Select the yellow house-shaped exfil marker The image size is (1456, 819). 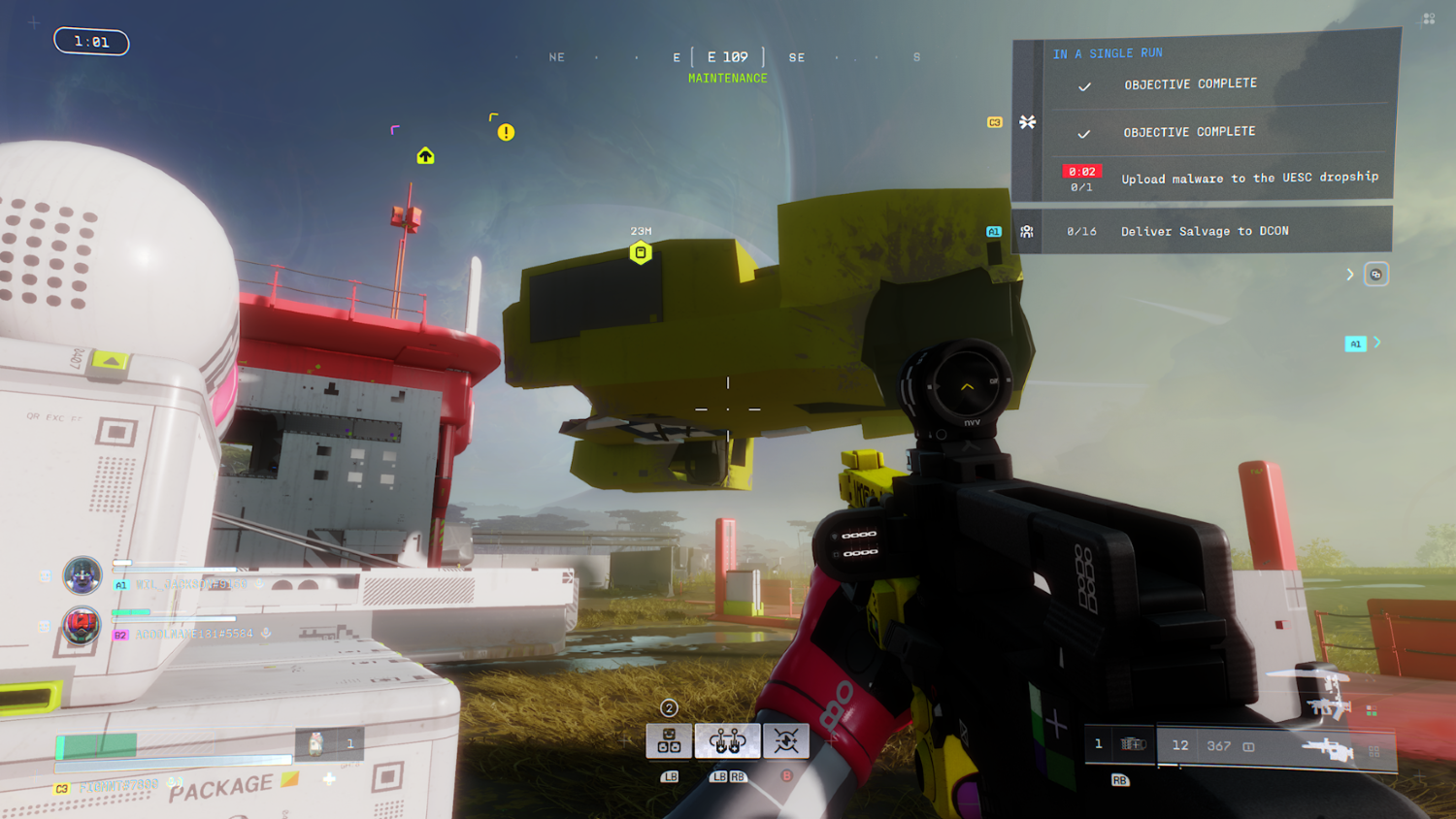(425, 156)
